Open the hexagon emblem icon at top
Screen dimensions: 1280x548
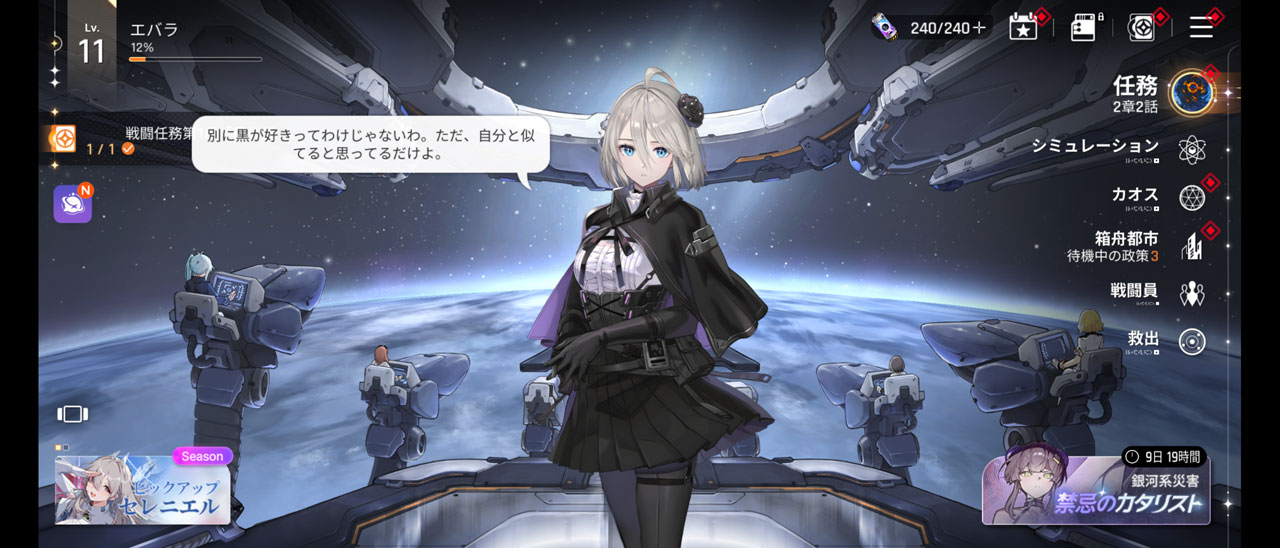coord(1141,27)
